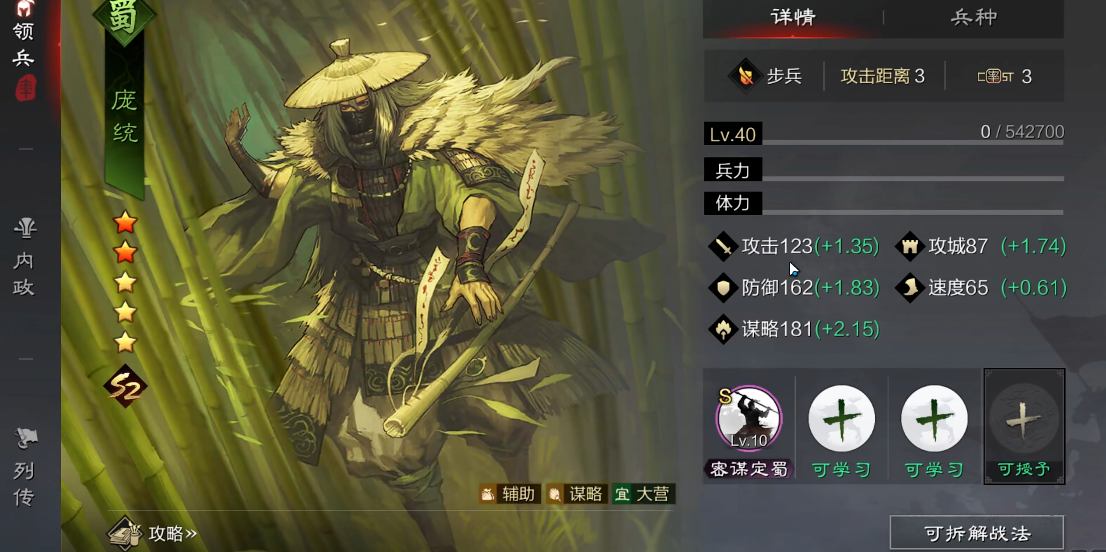Click the 步兵 infantry troop icon
1106x552 pixels.
[x=746, y=76]
